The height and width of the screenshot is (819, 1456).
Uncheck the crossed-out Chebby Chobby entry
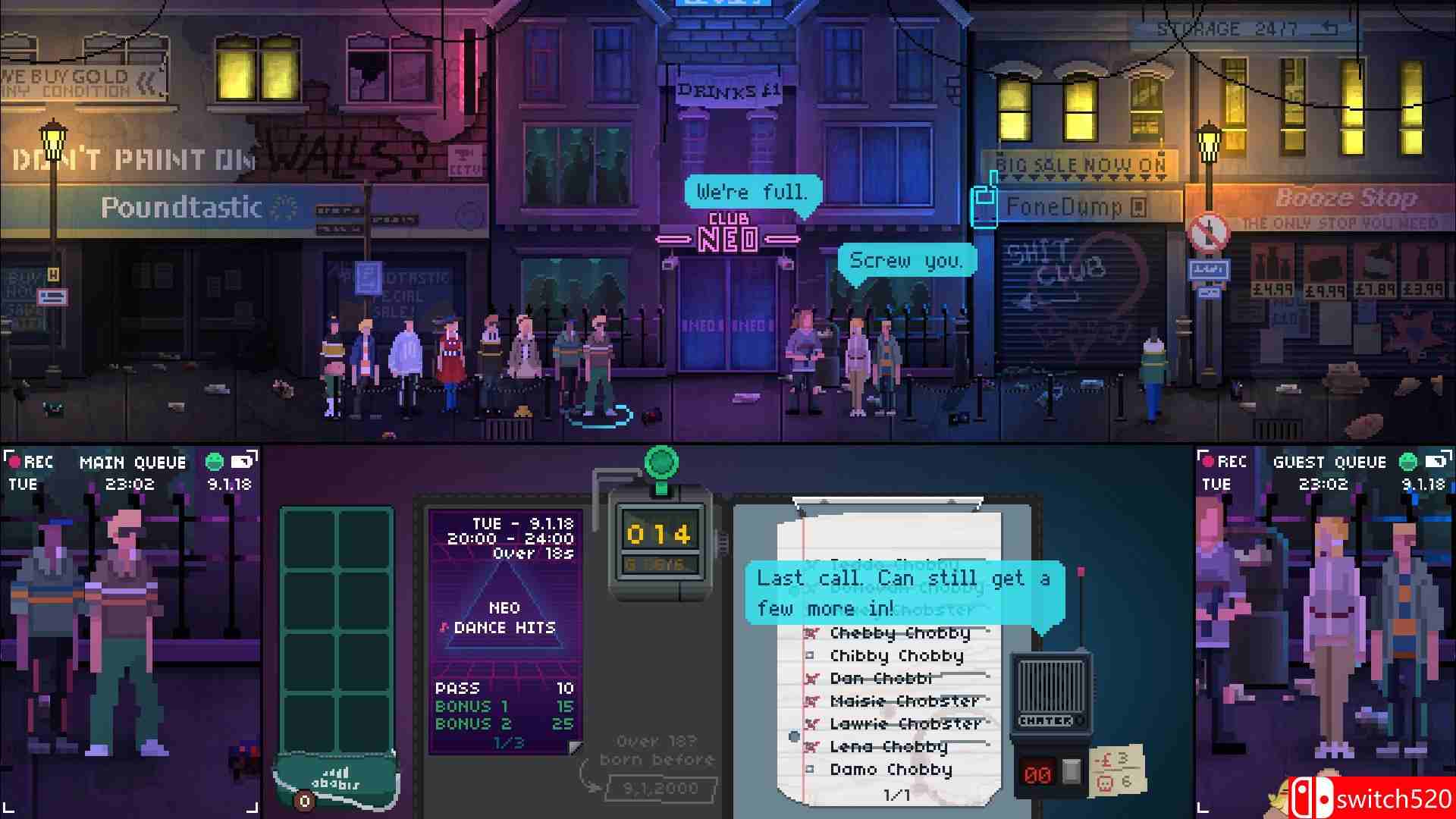[810, 632]
